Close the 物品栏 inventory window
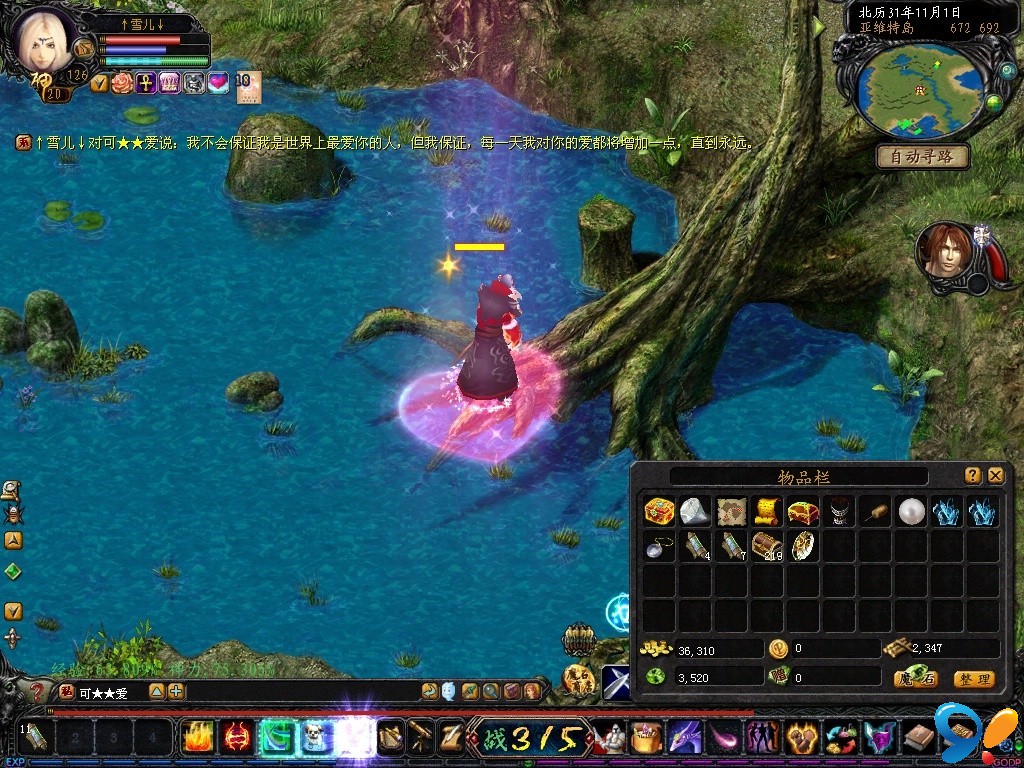The width and height of the screenshot is (1024, 768). pos(995,476)
